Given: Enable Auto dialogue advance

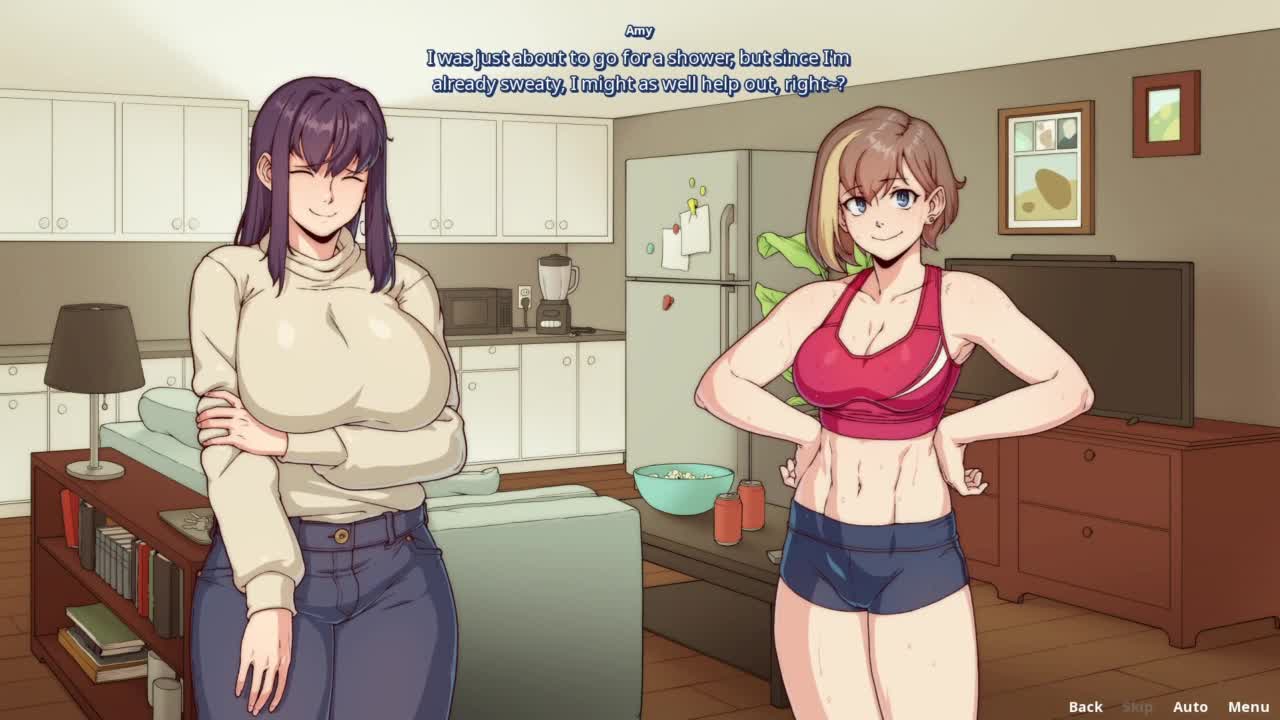Looking at the screenshot, I should [x=1190, y=707].
